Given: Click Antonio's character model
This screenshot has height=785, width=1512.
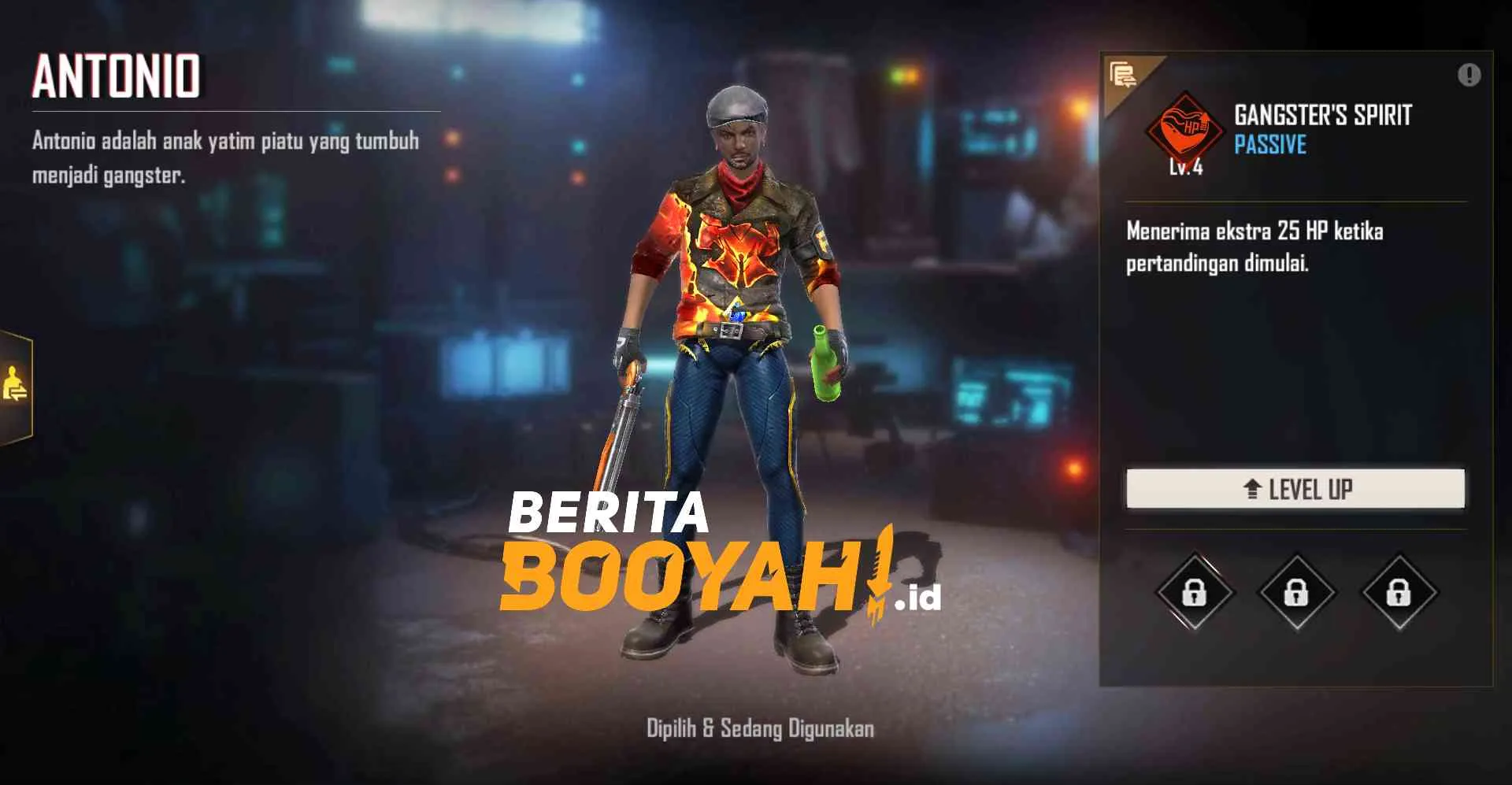Looking at the screenshot, I should tap(732, 354).
